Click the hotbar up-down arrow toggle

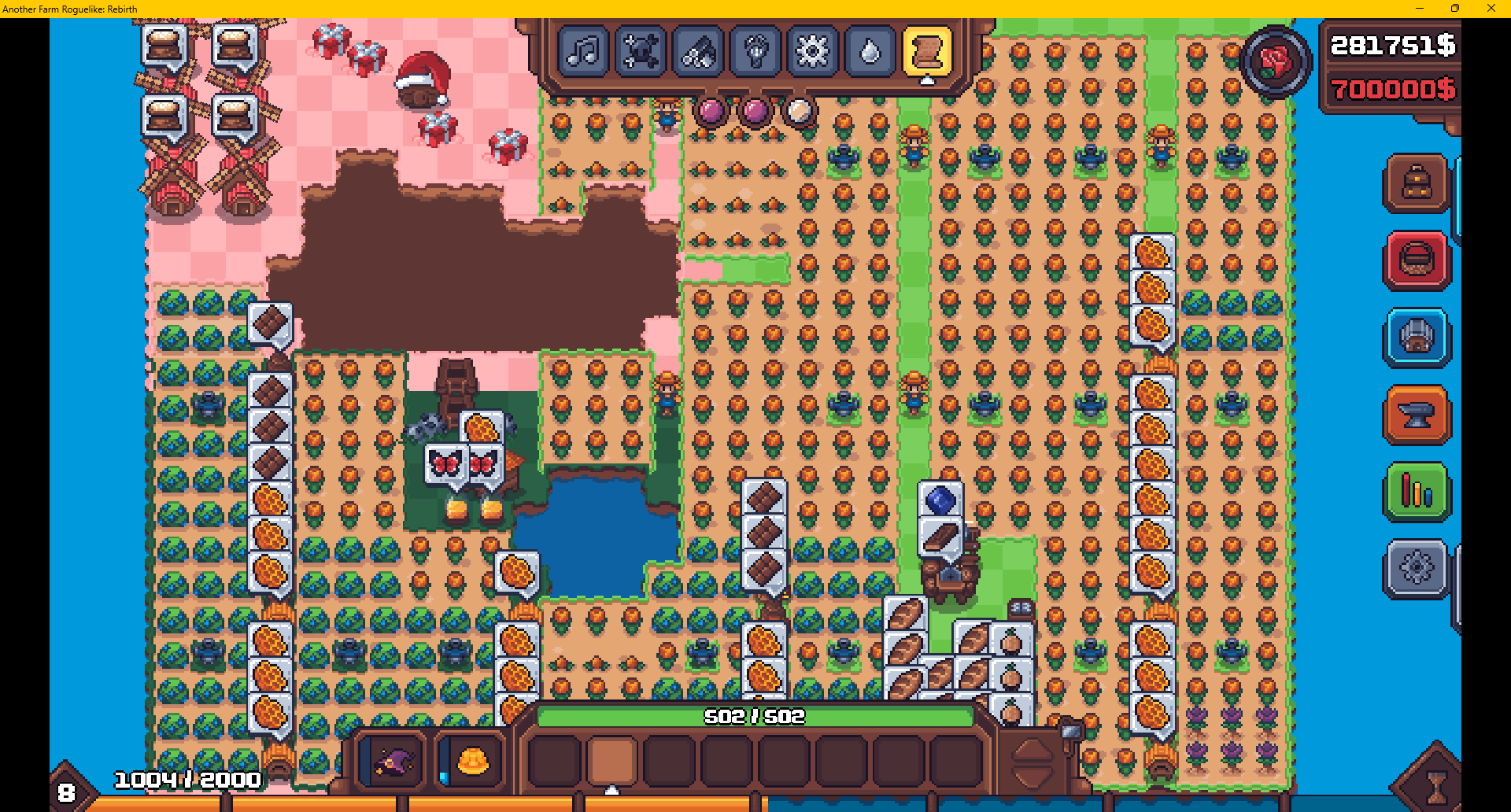tap(1032, 762)
